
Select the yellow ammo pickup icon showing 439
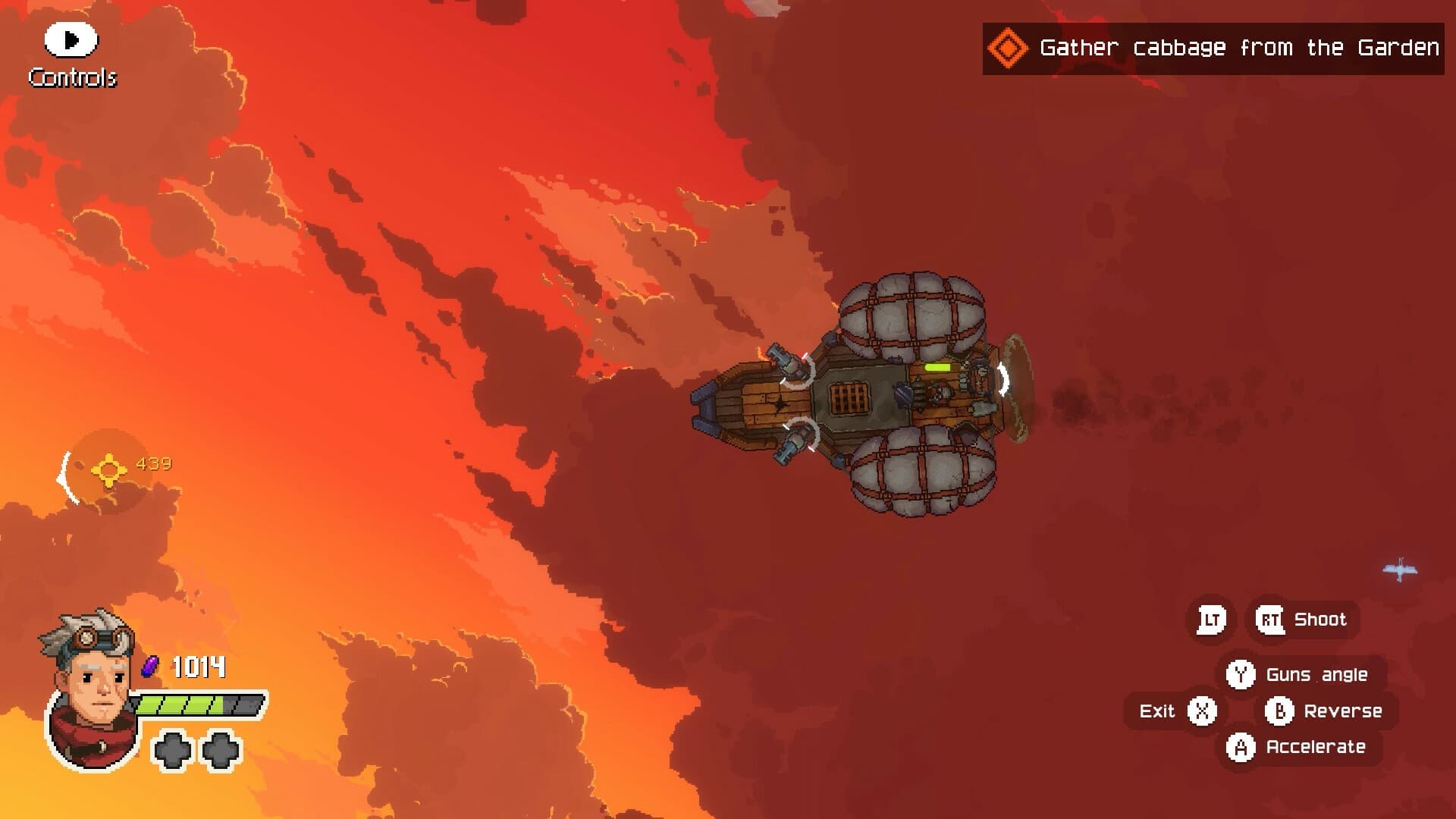coord(108,469)
